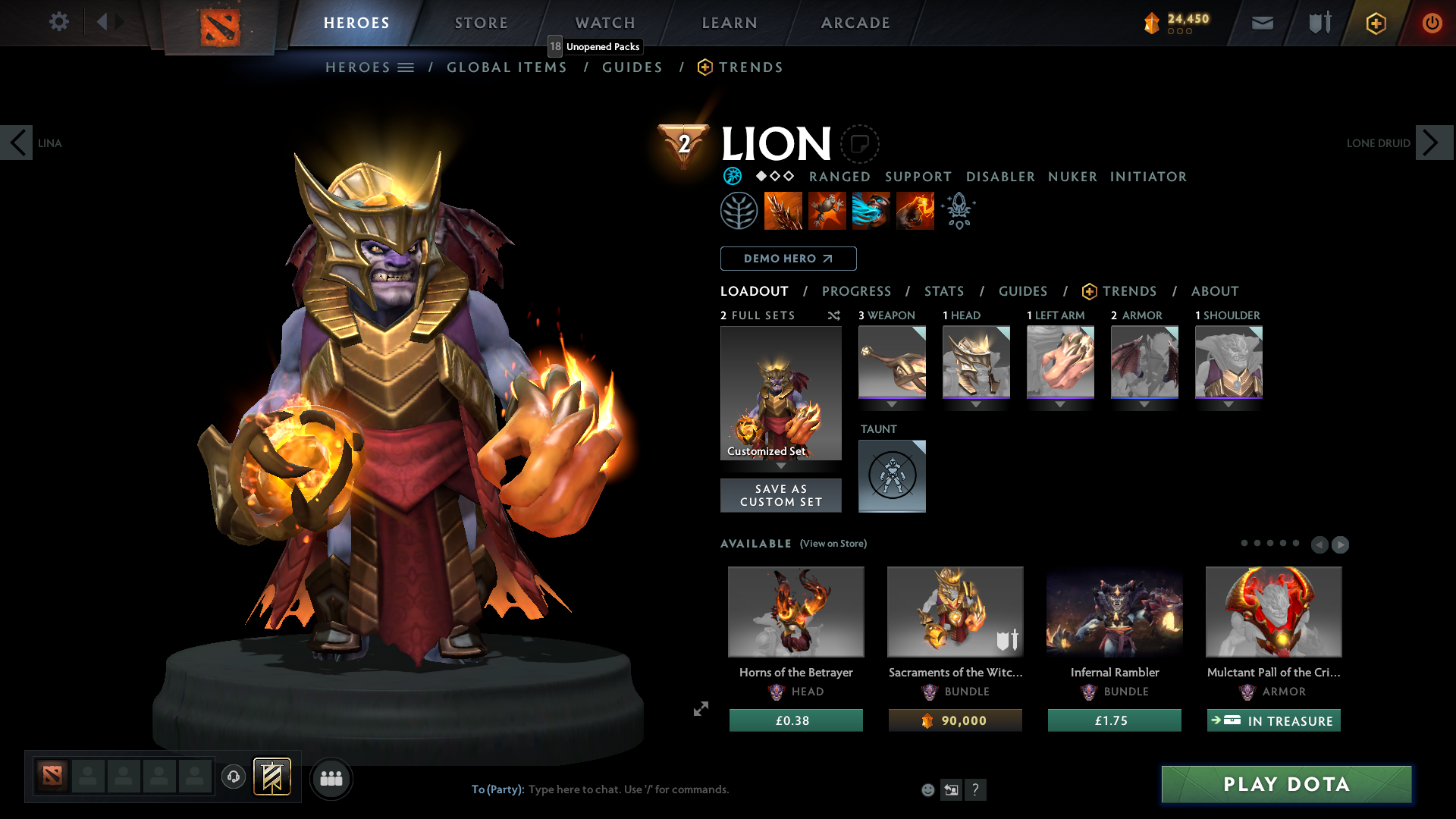Open the Armory shield-and-sword icon
Viewport: 1456px width, 819px height.
[x=1318, y=23]
